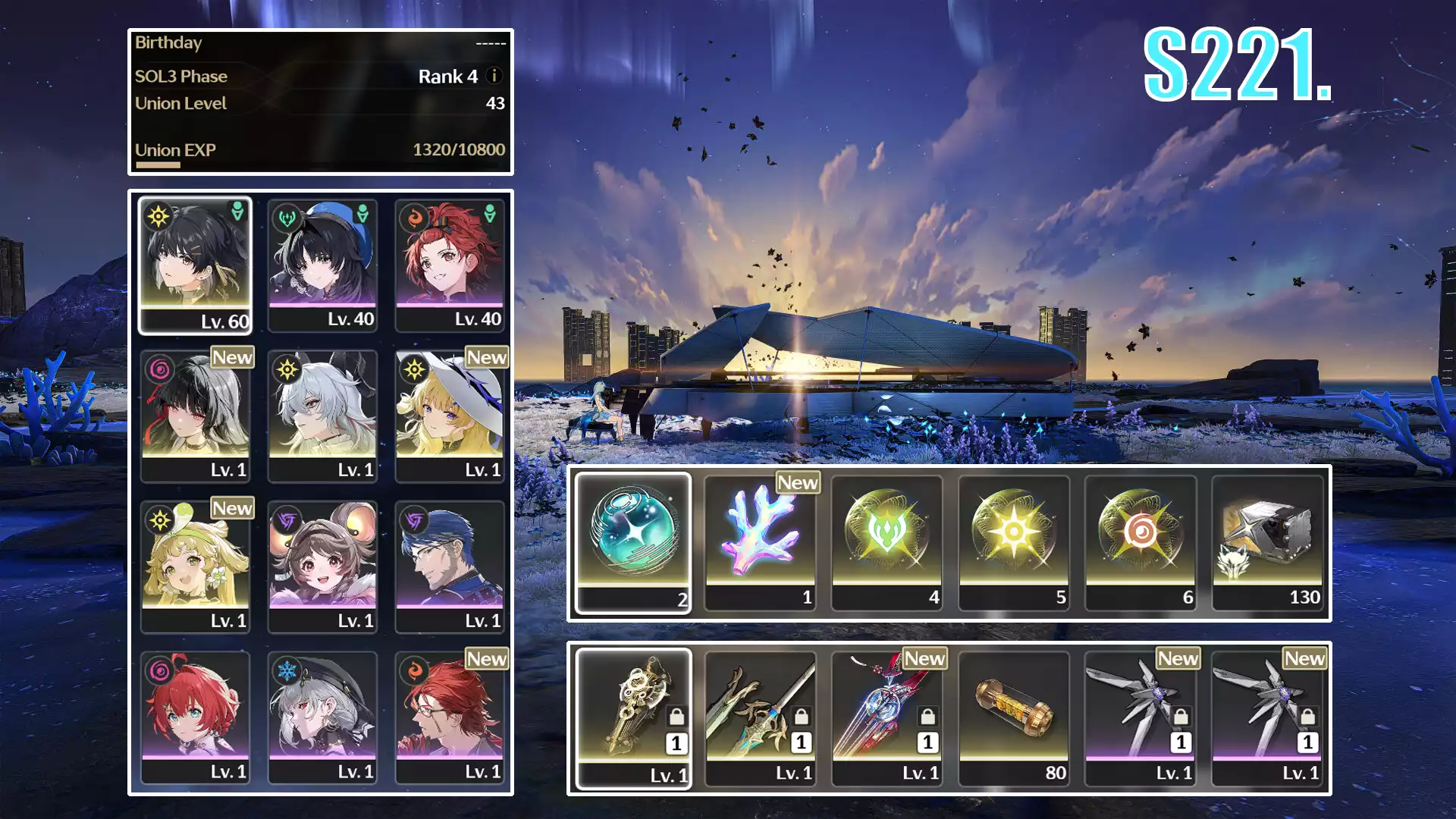Choose the silver-haired character with horns
Image resolution: width=1456 pixels, height=819 pixels.
tap(323, 415)
